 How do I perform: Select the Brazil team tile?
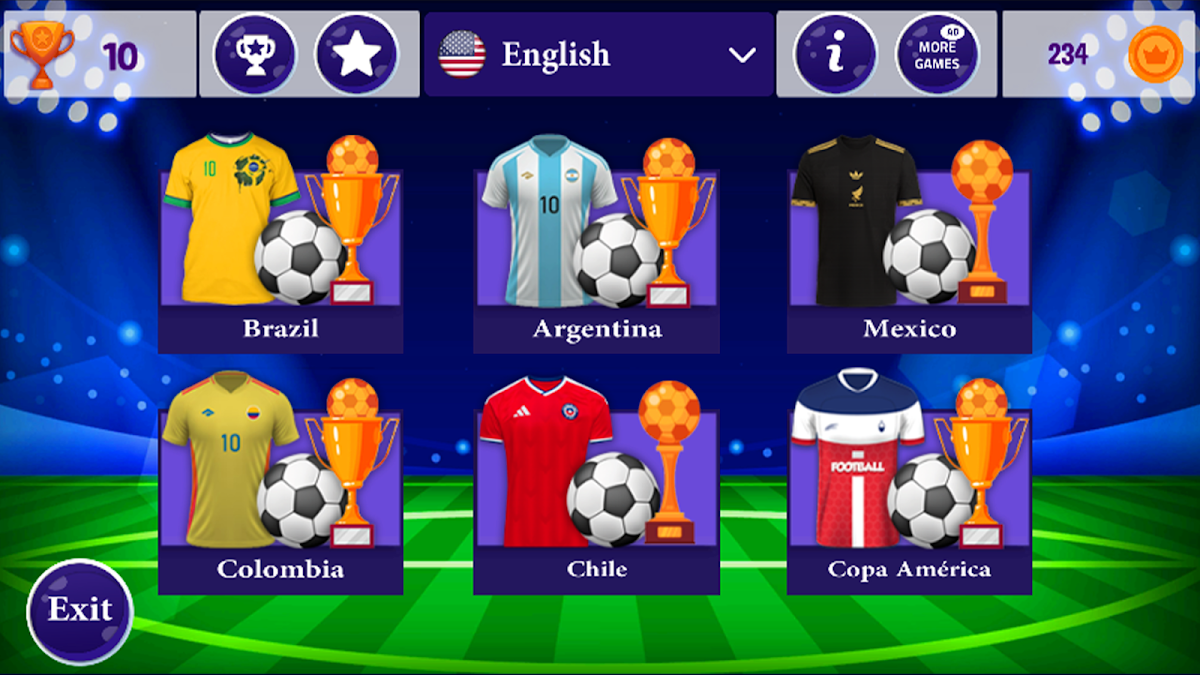(280, 250)
